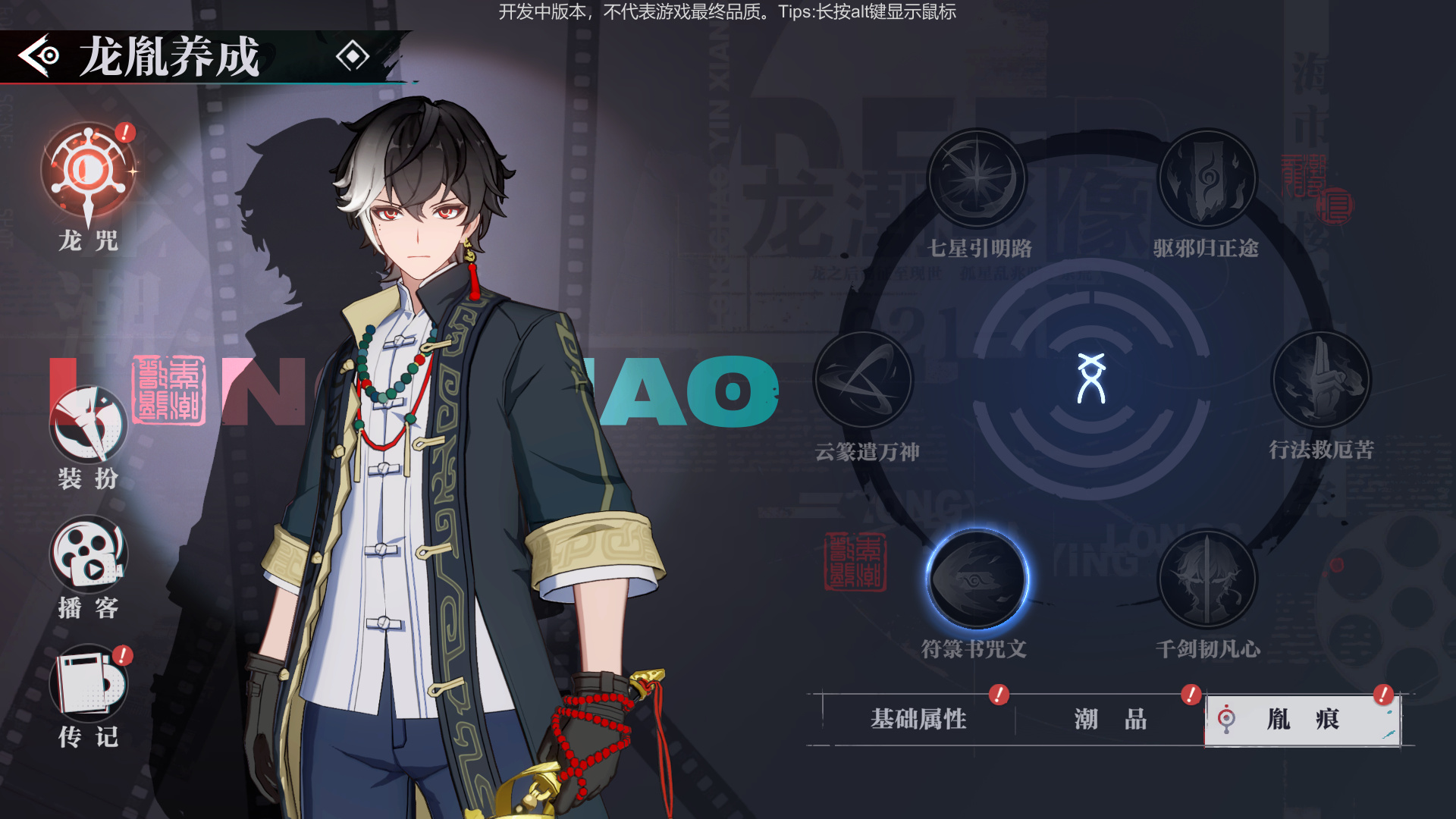
Task: Select the 驱邪归正途 skill node
Action: click(x=1207, y=179)
